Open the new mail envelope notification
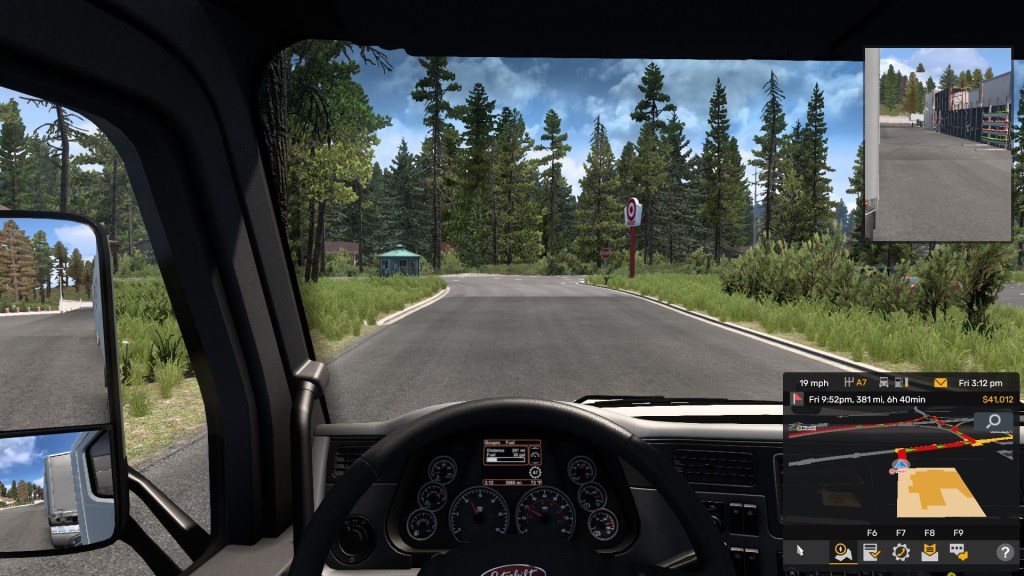 click(x=940, y=383)
